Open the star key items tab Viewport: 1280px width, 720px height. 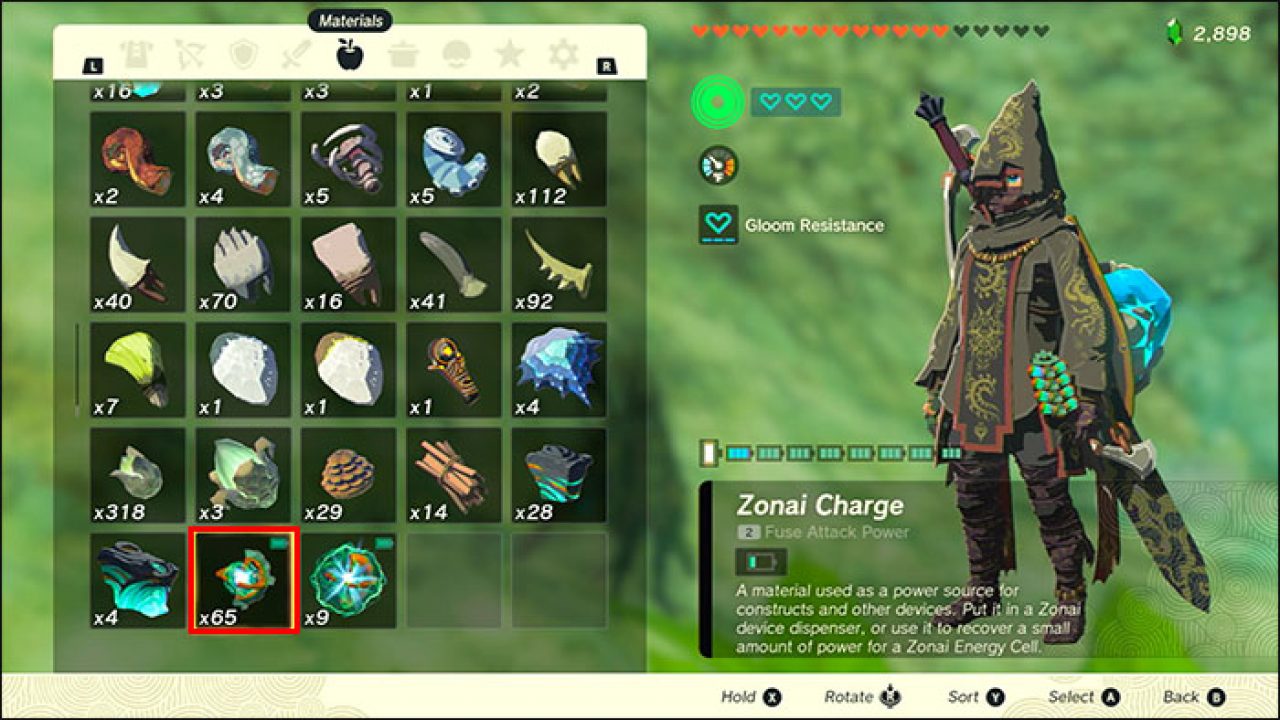[x=511, y=54]
